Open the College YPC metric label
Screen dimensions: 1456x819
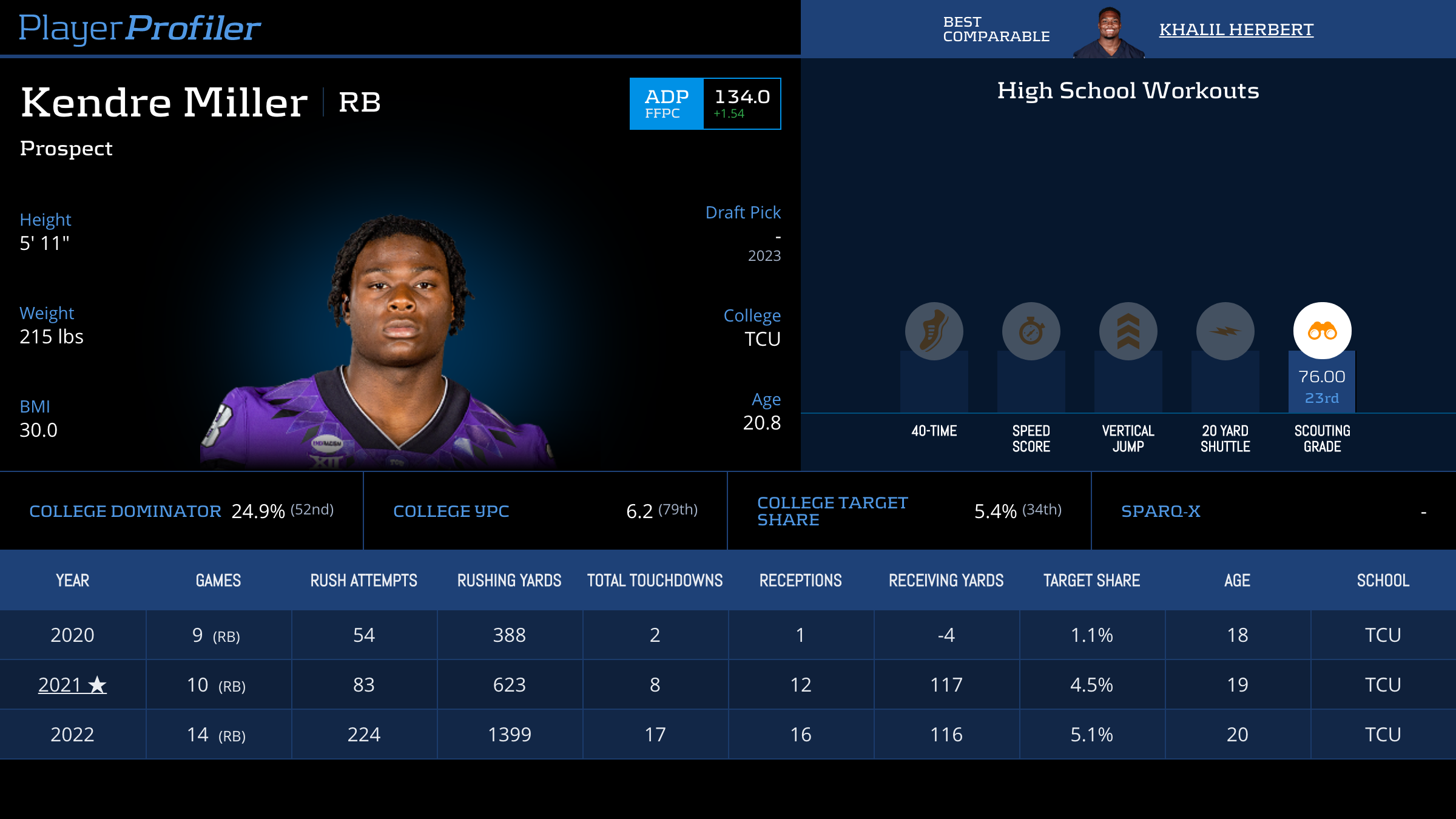[x=451, y=511]
